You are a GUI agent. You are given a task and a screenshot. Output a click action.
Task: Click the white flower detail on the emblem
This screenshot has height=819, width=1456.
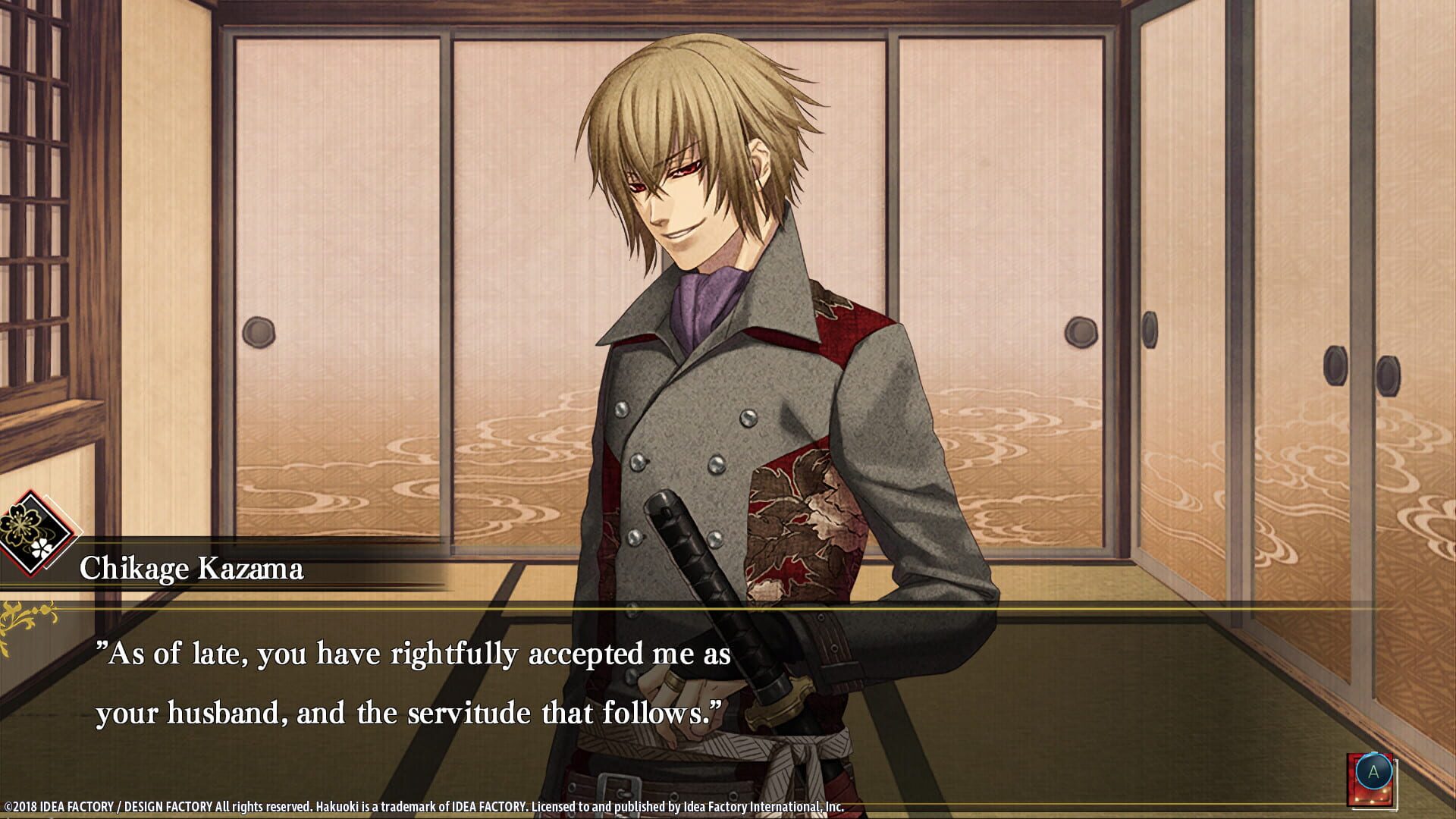[40, 548]
